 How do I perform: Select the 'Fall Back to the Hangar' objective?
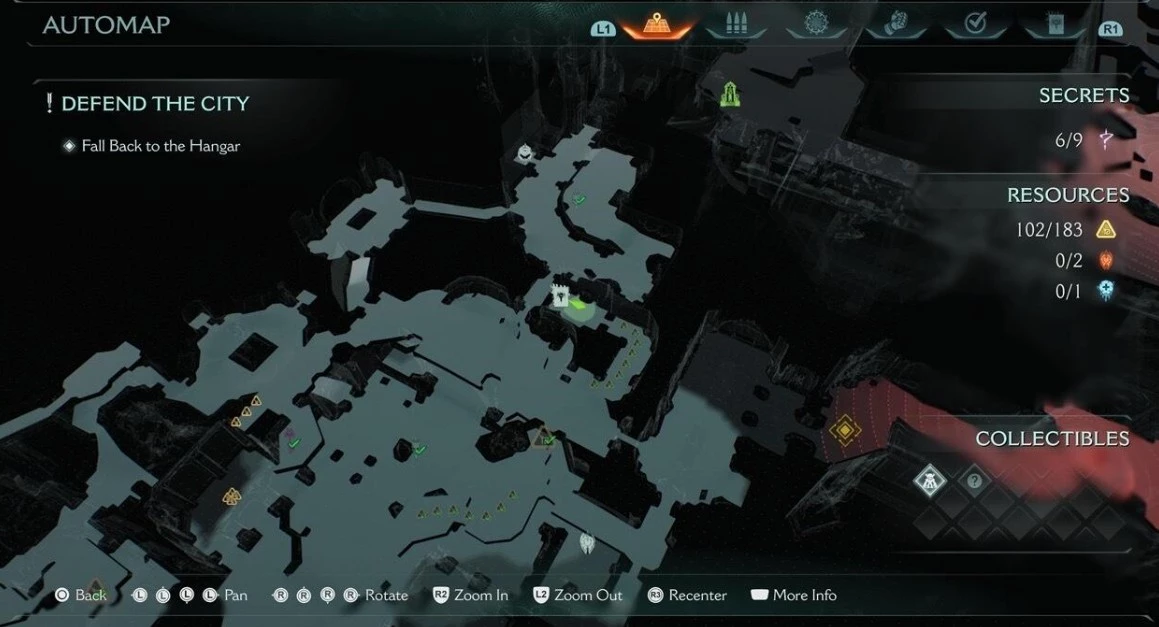pyautogui.click(x=160, y=146)
